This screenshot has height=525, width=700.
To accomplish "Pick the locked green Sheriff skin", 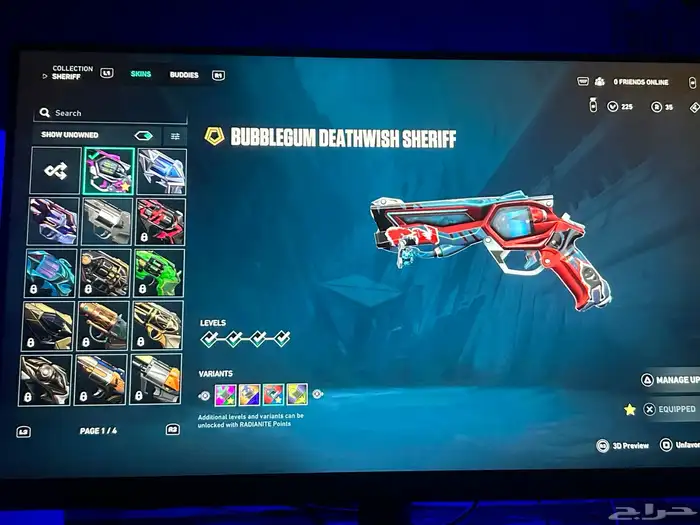I will (160, 272).
